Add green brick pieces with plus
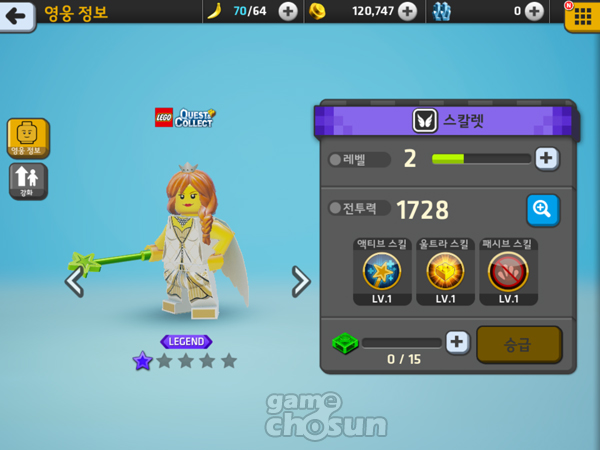Image resolution: width=600 pixels, height=450 pixels. pos(457,342)
